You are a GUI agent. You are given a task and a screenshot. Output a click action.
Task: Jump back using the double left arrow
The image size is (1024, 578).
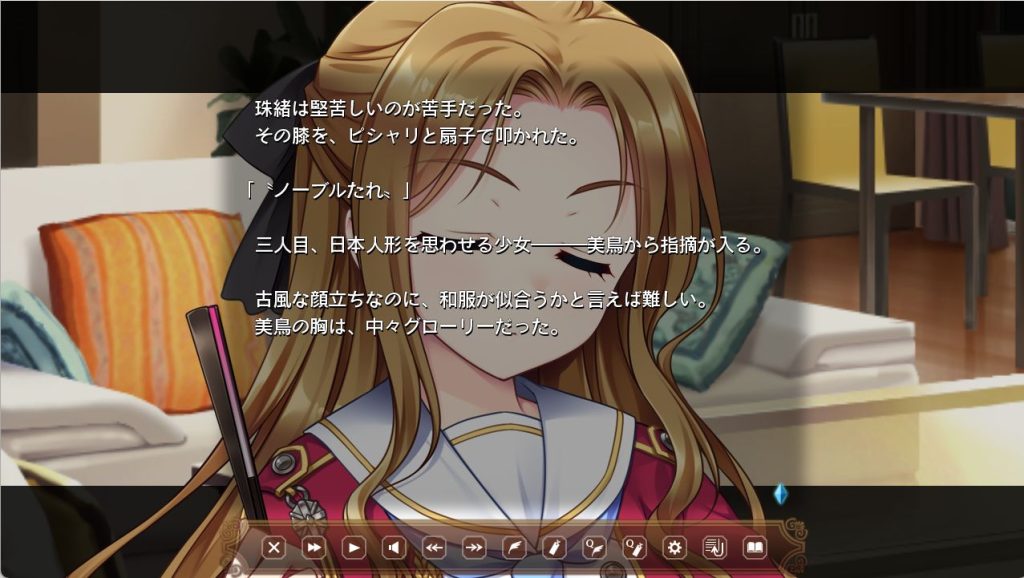coord(434,548)
